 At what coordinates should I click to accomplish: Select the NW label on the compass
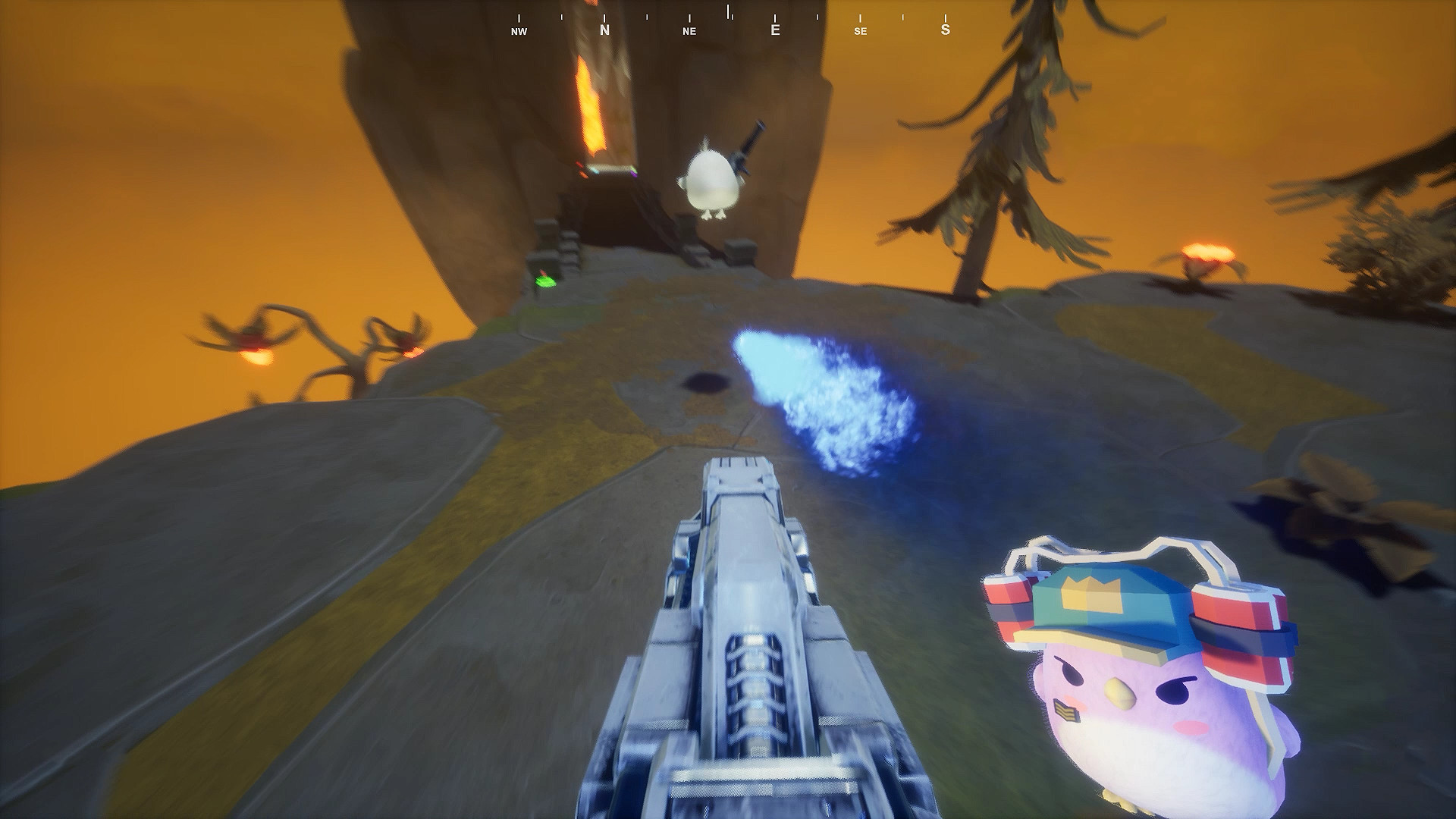coord(519,32)
